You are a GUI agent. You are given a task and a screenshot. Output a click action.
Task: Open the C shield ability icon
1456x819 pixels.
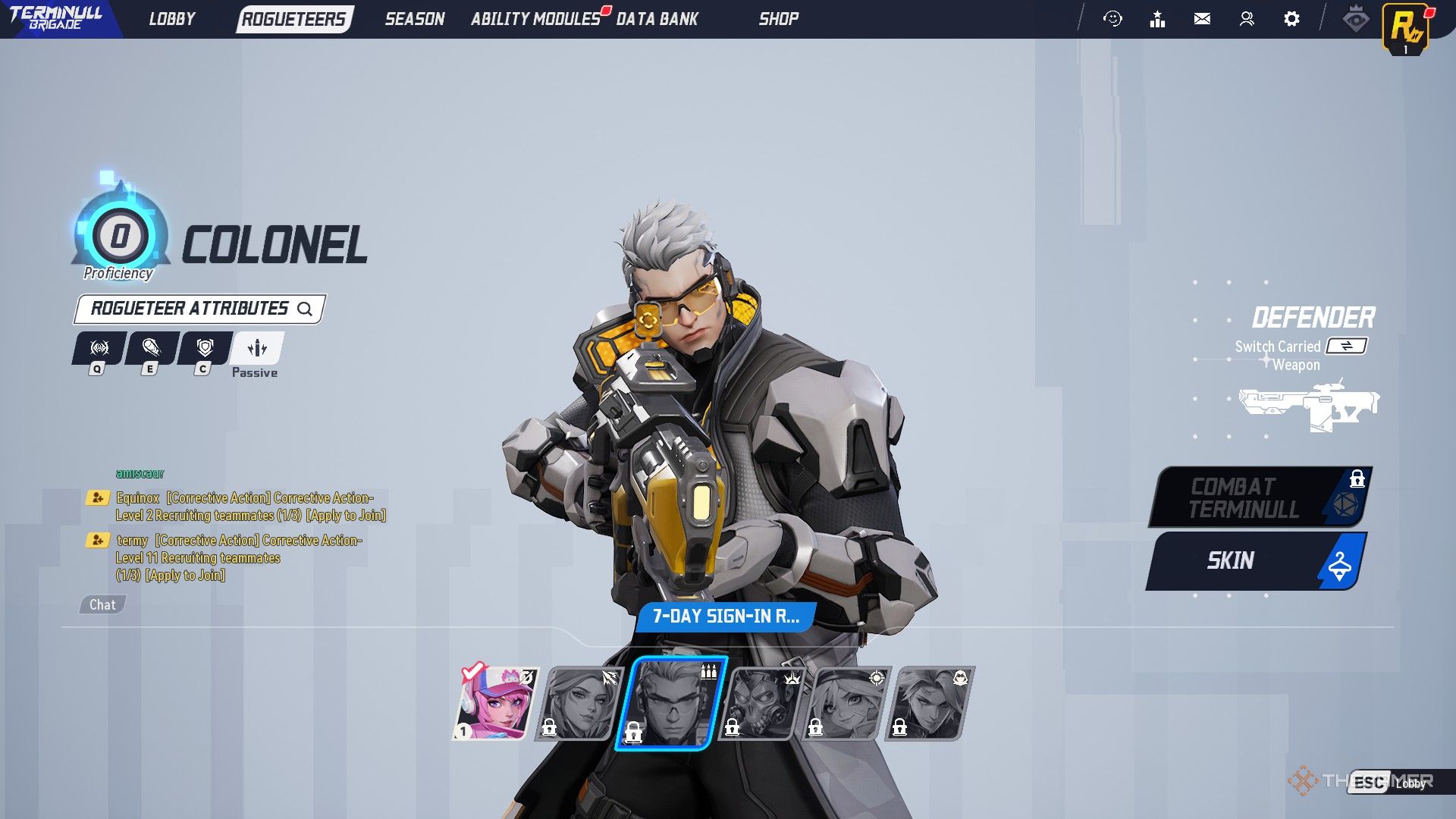pos(203,349)
